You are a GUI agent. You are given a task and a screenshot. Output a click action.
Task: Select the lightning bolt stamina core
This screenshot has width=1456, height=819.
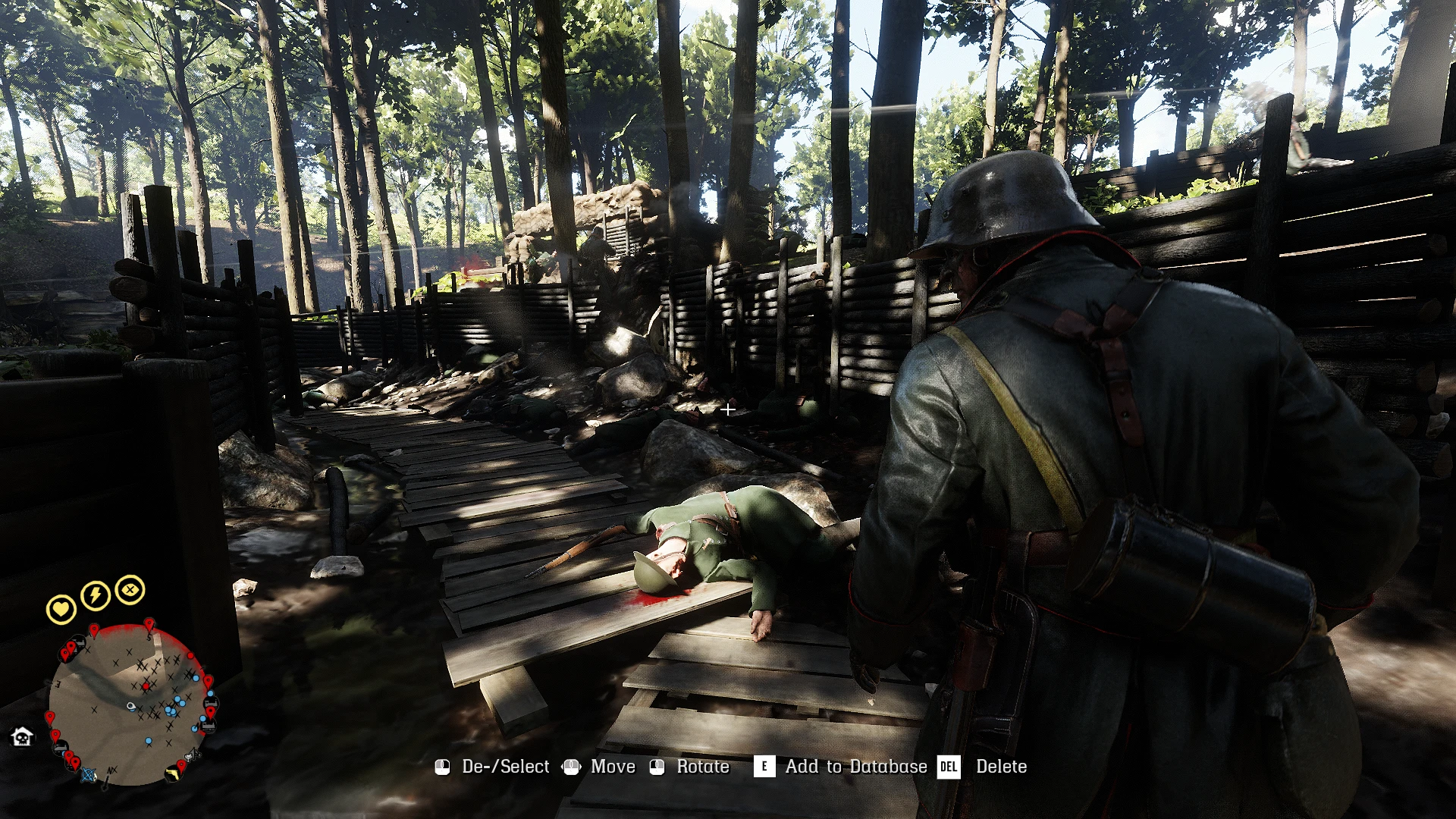coord(96,595)
